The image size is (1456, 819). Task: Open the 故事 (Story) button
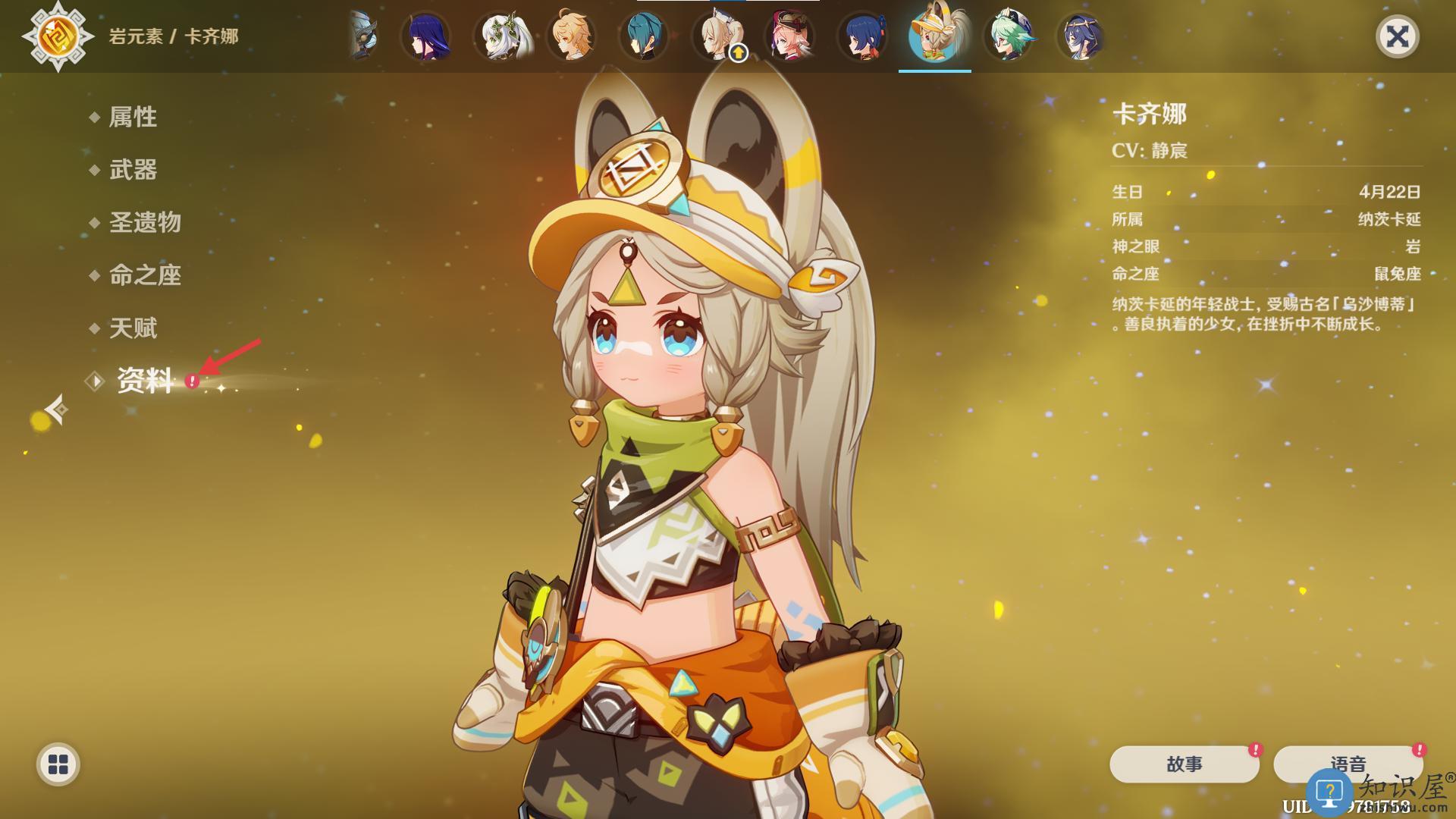[1184, 764]
